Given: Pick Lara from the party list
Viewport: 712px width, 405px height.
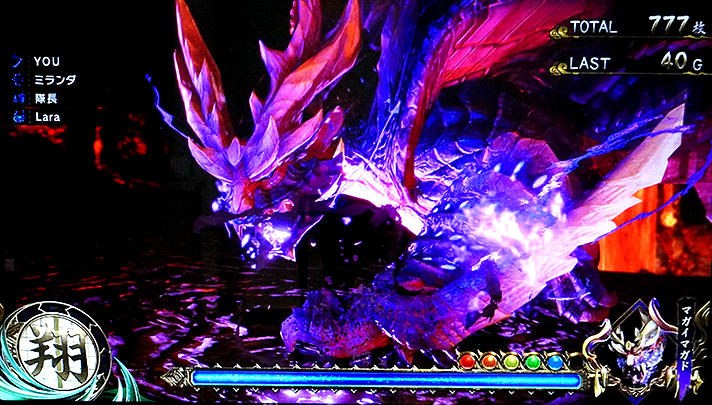Looking at the screenshot, I should 47,117.
